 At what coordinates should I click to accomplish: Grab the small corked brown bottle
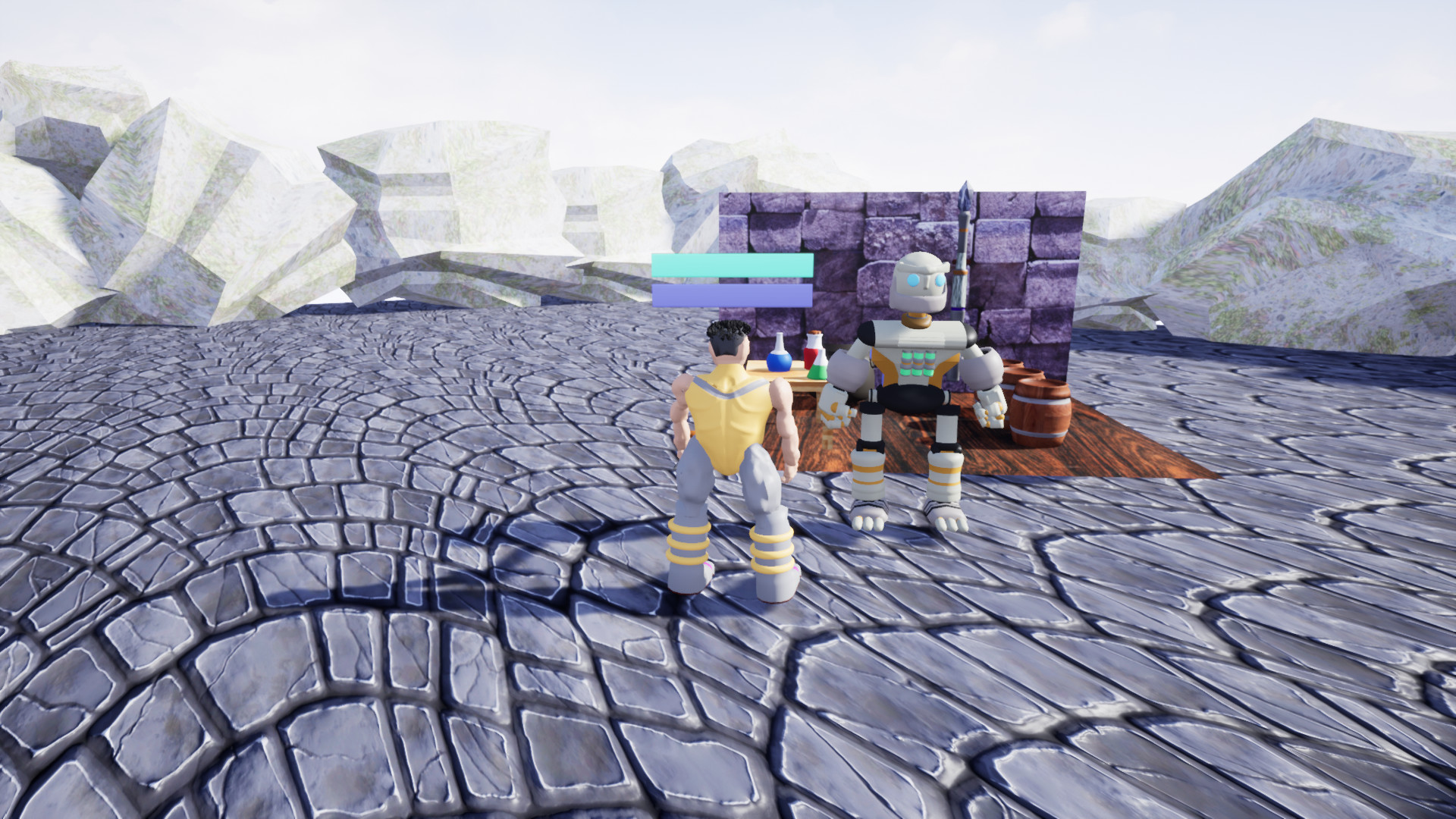814,334
